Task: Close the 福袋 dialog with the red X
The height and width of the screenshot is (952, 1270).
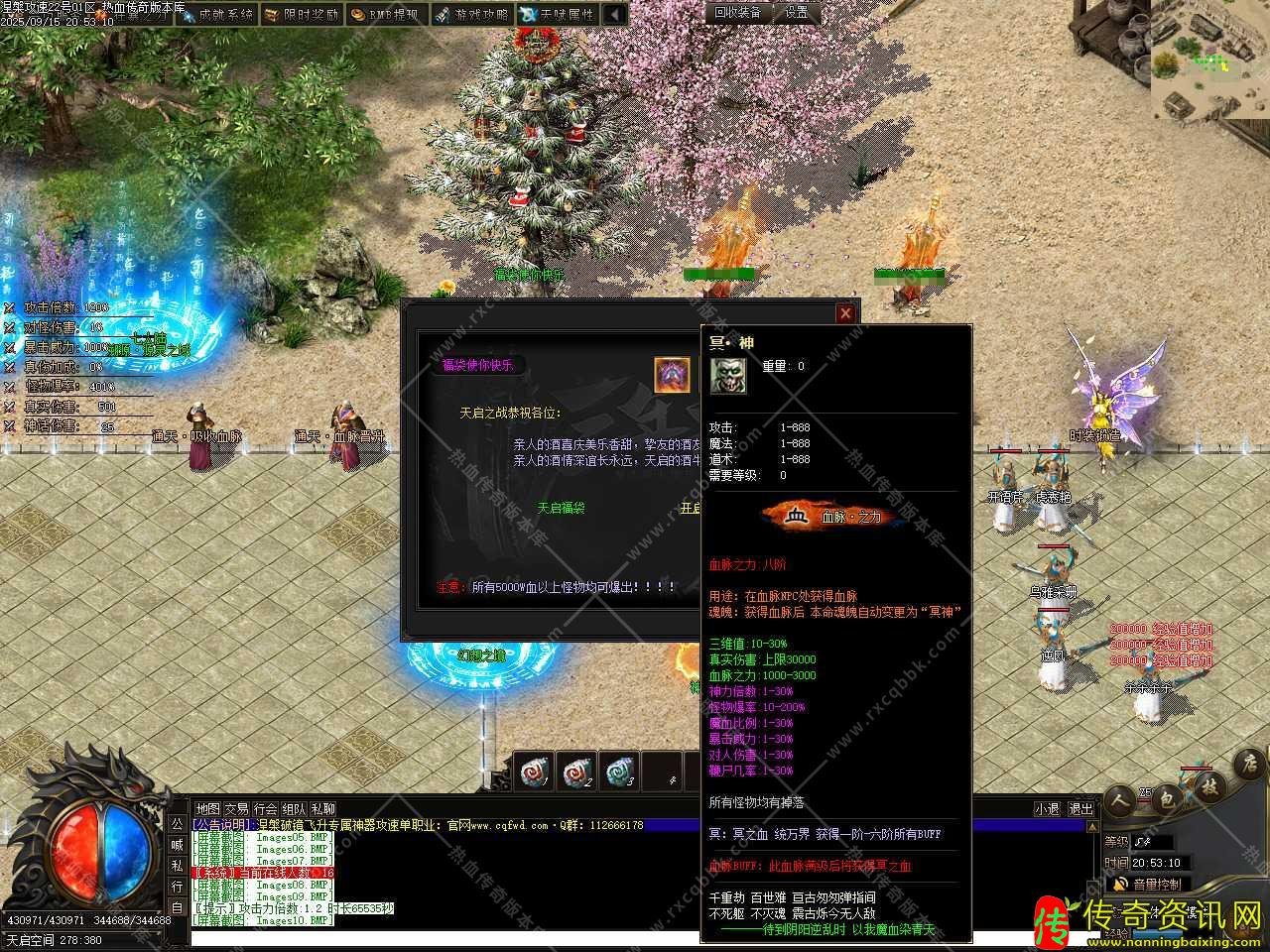Action: (845, 313)
